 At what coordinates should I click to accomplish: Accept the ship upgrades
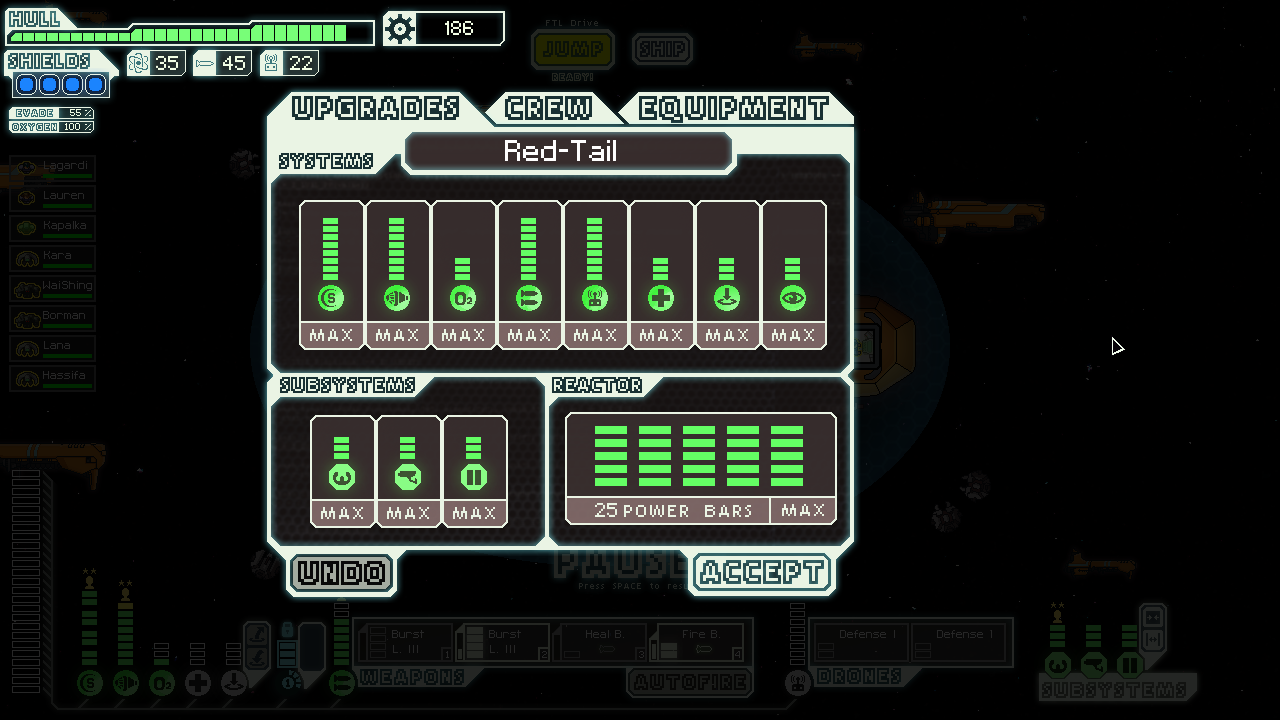click(762, 573)
